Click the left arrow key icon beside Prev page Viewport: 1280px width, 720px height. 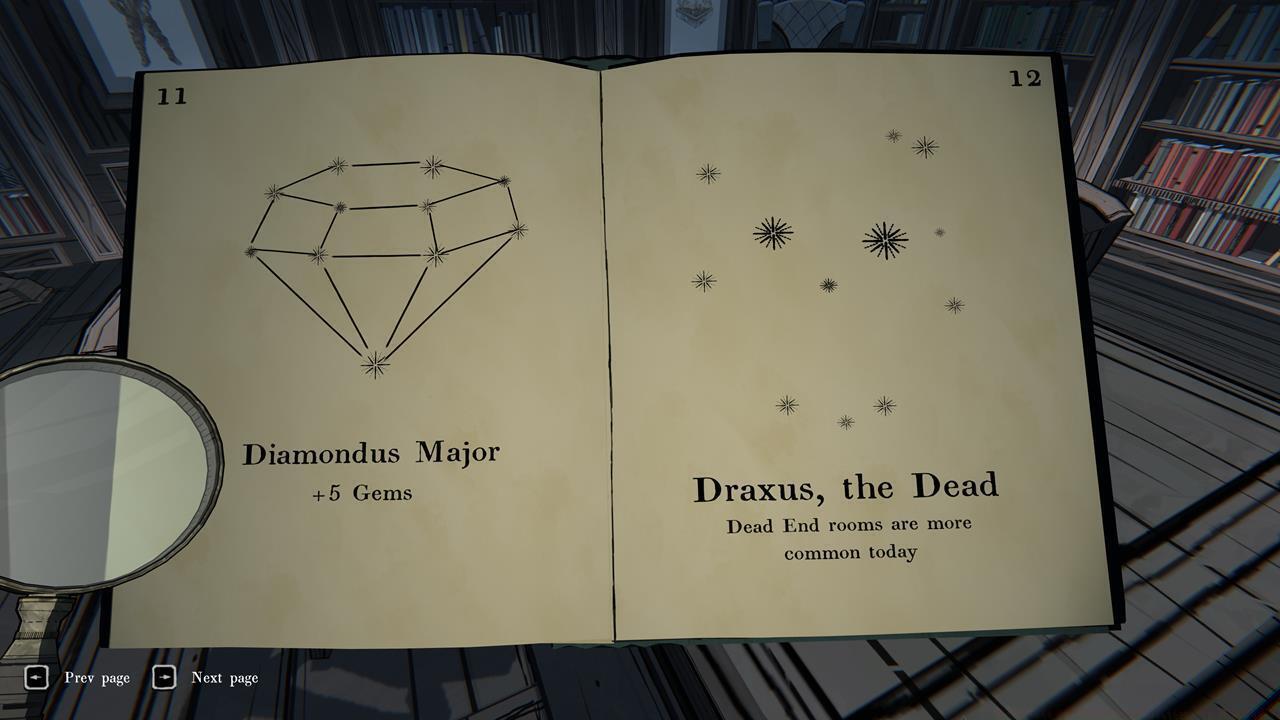tap(38, 677)
